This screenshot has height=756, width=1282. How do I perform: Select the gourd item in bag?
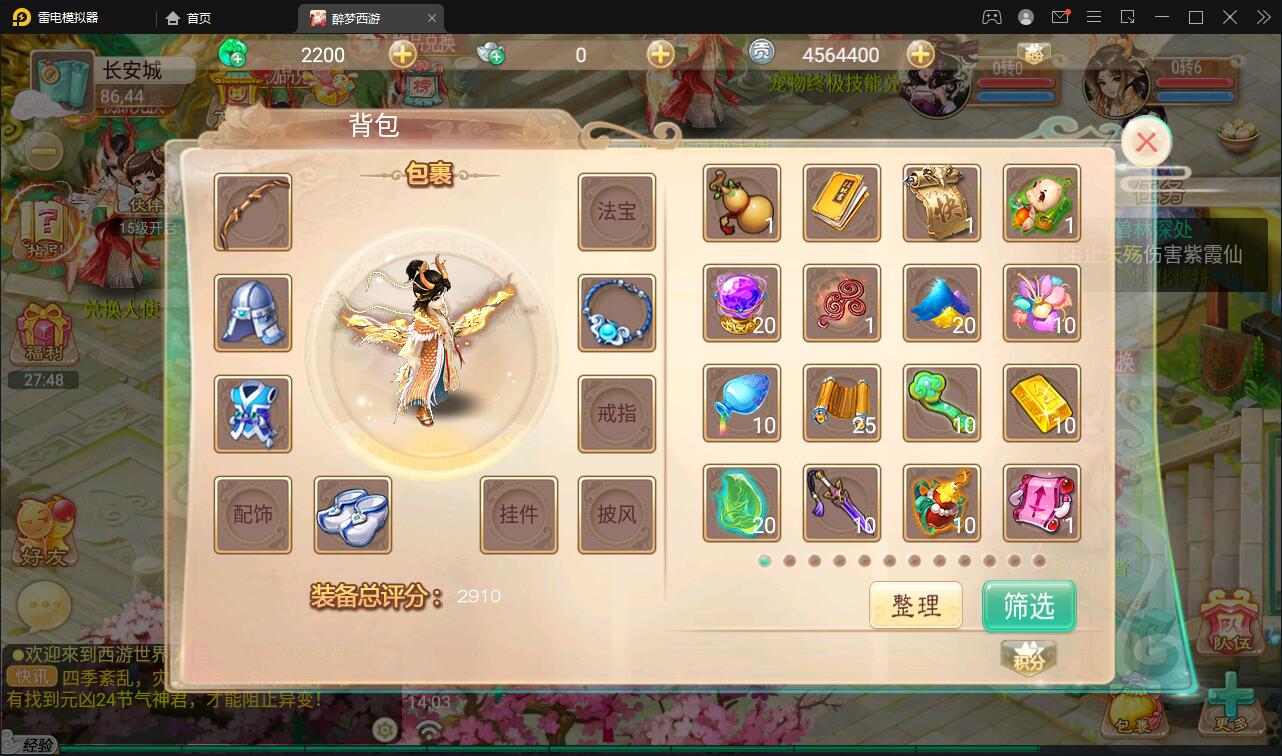click(742, 203)
